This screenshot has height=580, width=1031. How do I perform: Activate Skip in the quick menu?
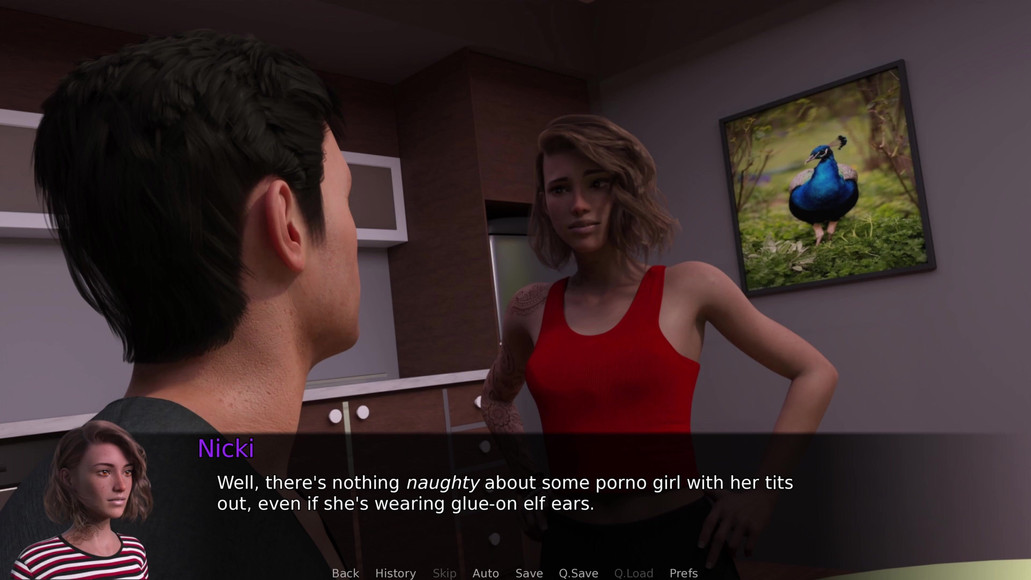tap(444, 573)
